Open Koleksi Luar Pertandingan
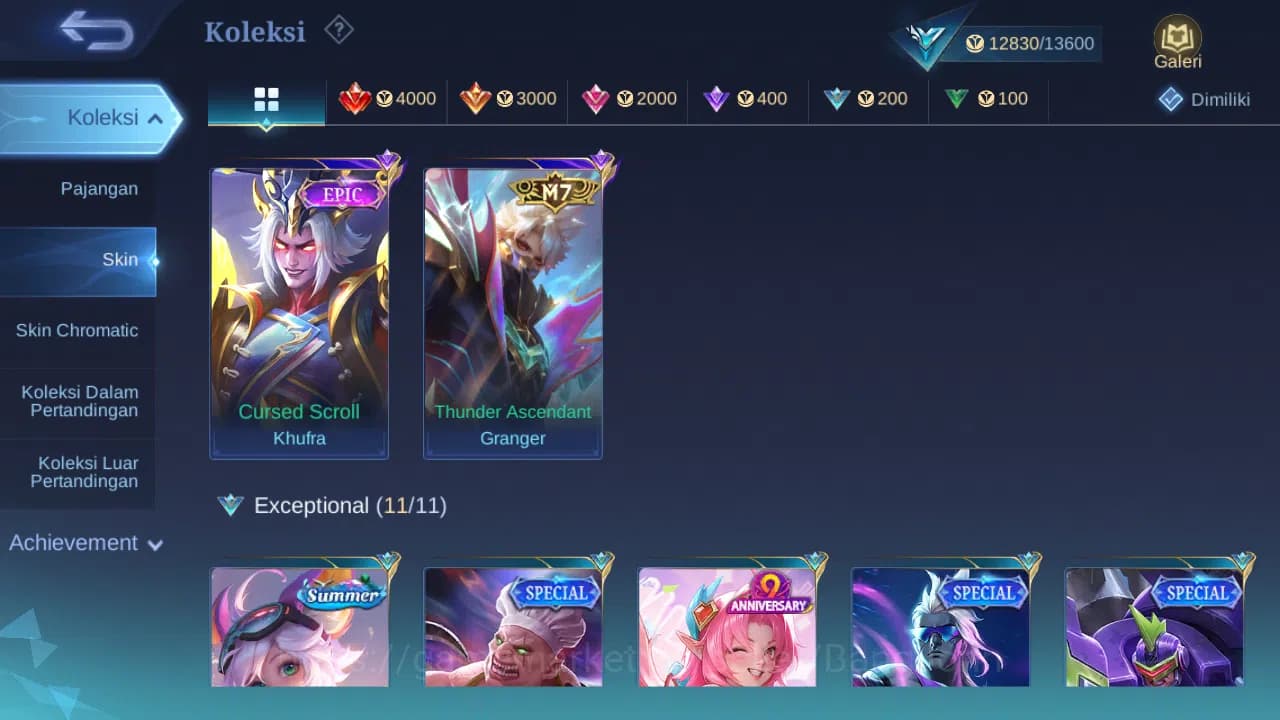1280x720 pixels. coord(78,471)
